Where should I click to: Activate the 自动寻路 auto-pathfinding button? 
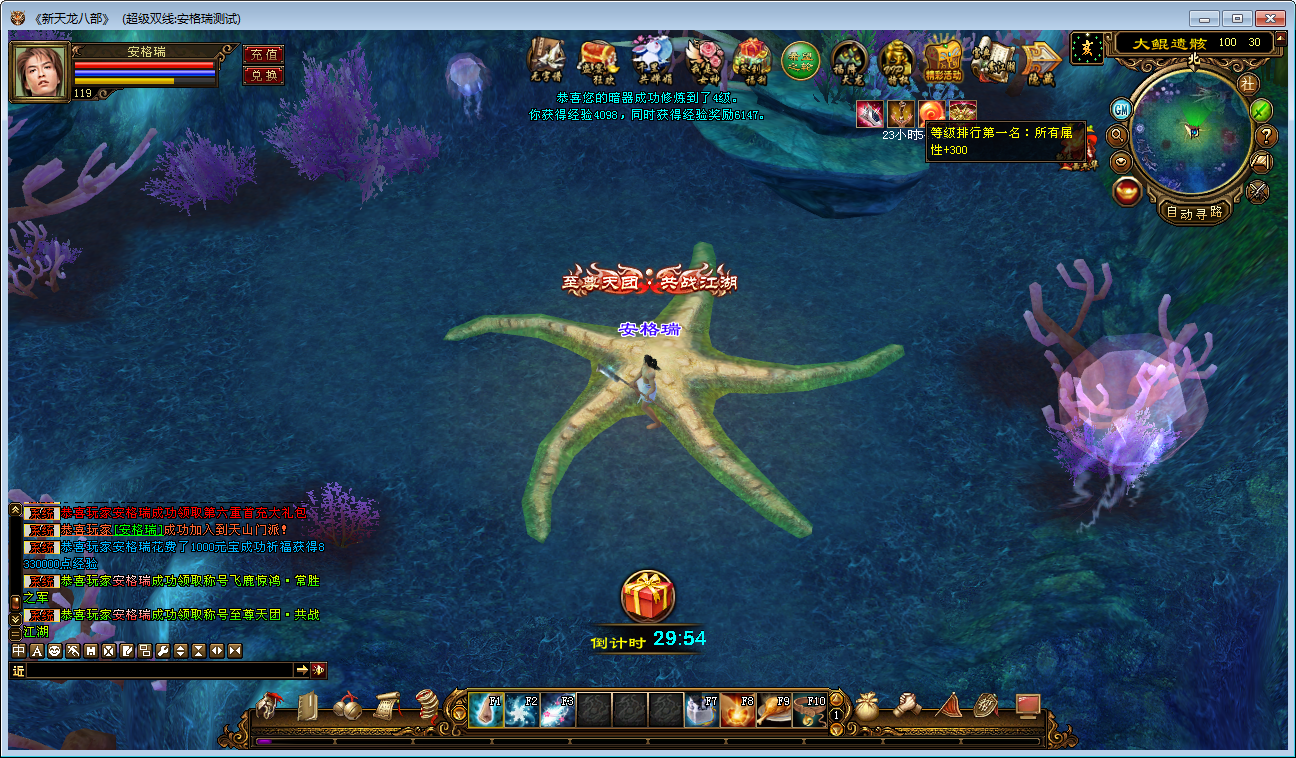point(1194,212)
